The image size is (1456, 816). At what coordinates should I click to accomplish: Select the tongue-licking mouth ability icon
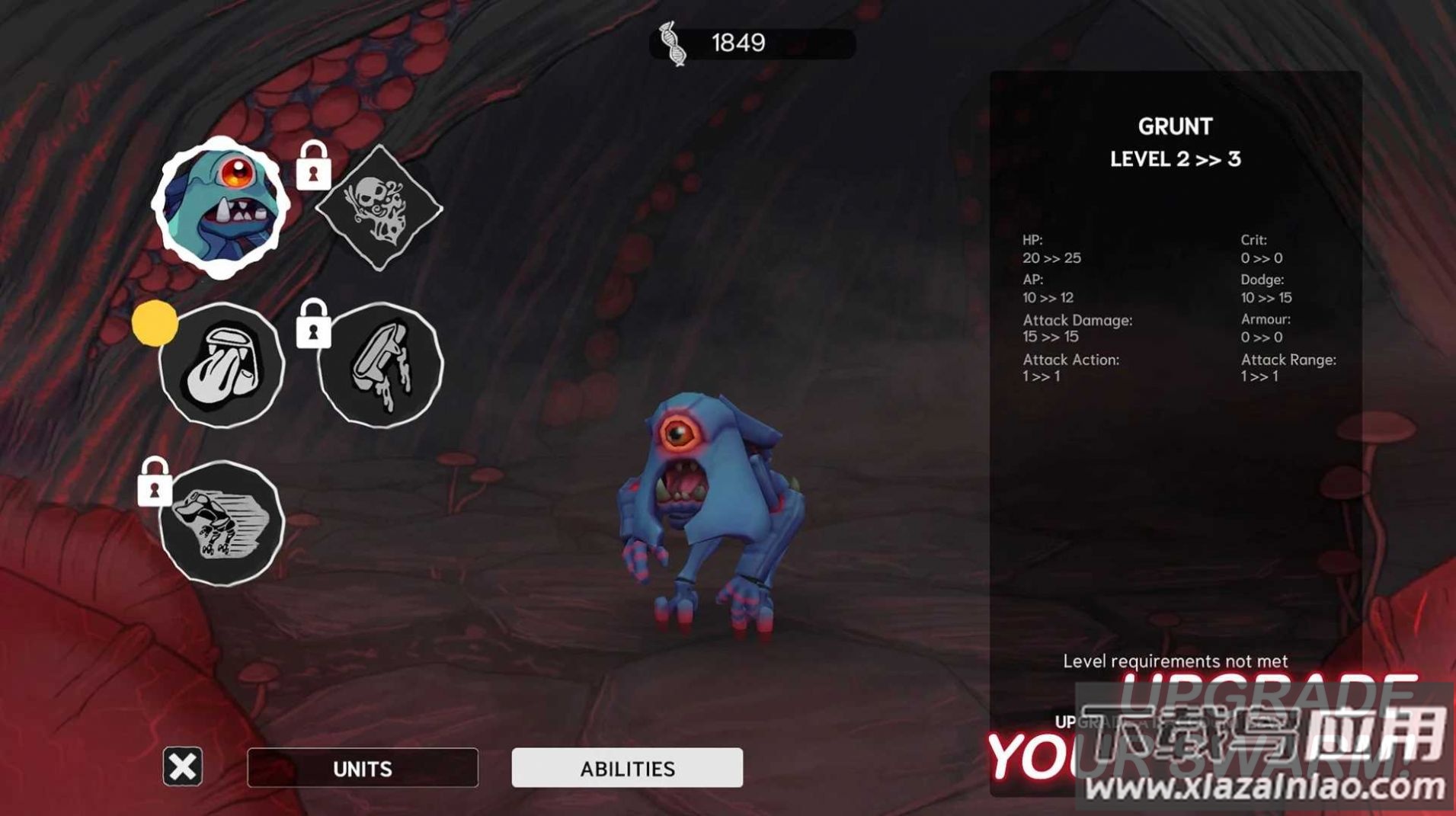(222, 366)
